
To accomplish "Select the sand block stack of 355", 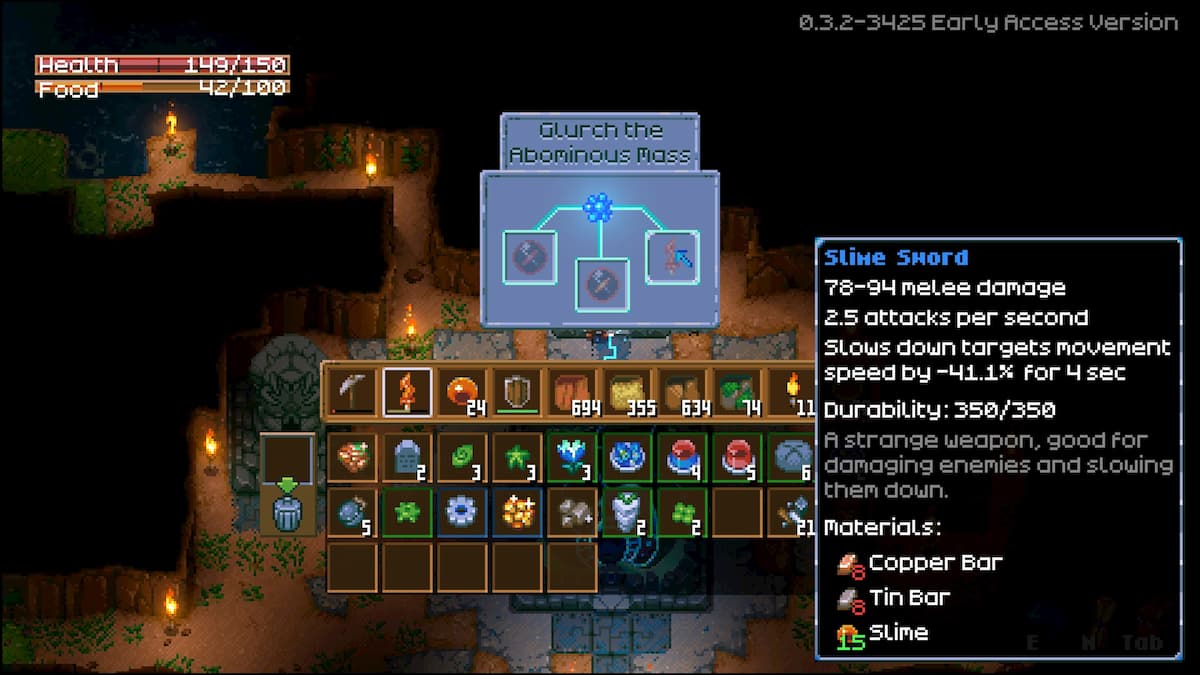I will click(x=627, y=392).
